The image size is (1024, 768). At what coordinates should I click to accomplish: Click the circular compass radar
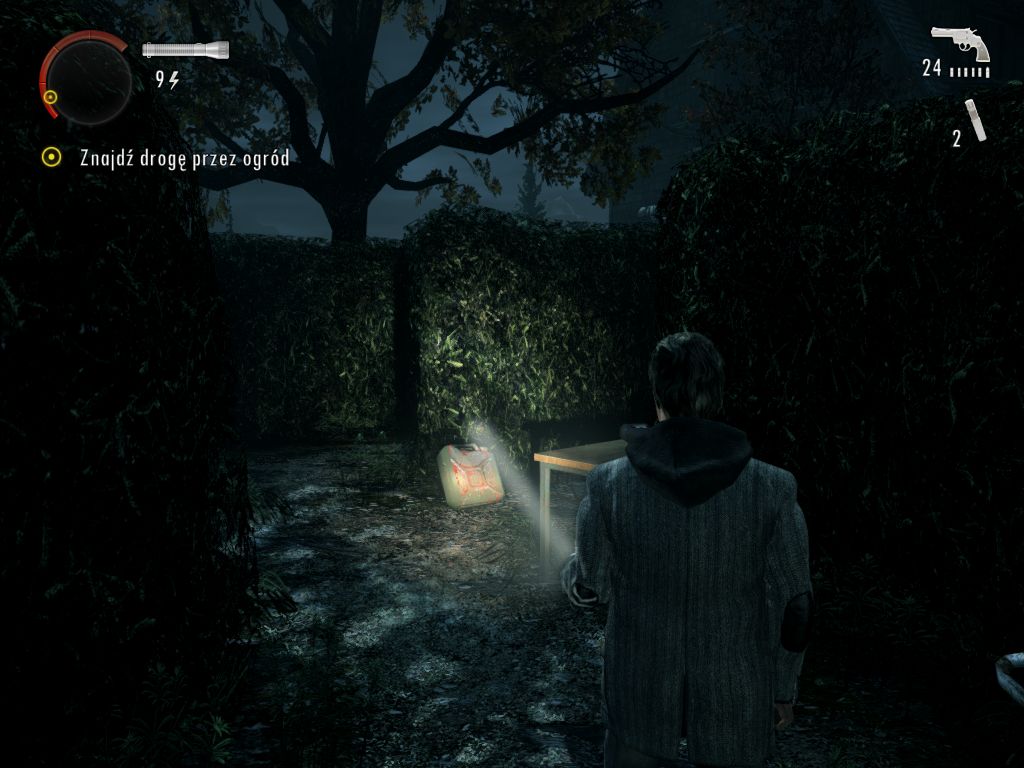point(88,80)
